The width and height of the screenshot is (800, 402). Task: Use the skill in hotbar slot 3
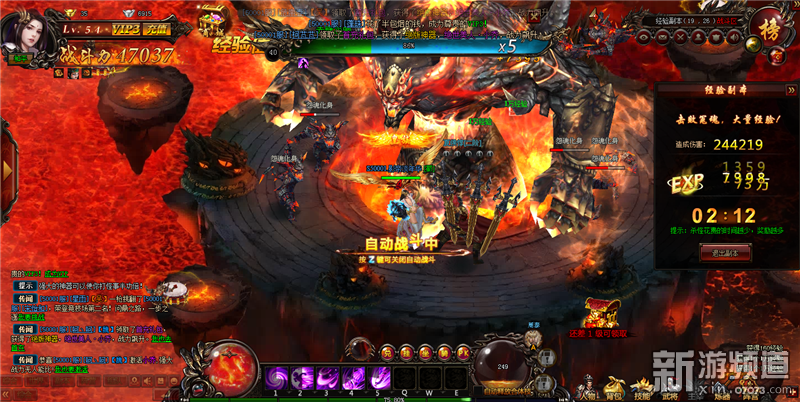[327, 379]
